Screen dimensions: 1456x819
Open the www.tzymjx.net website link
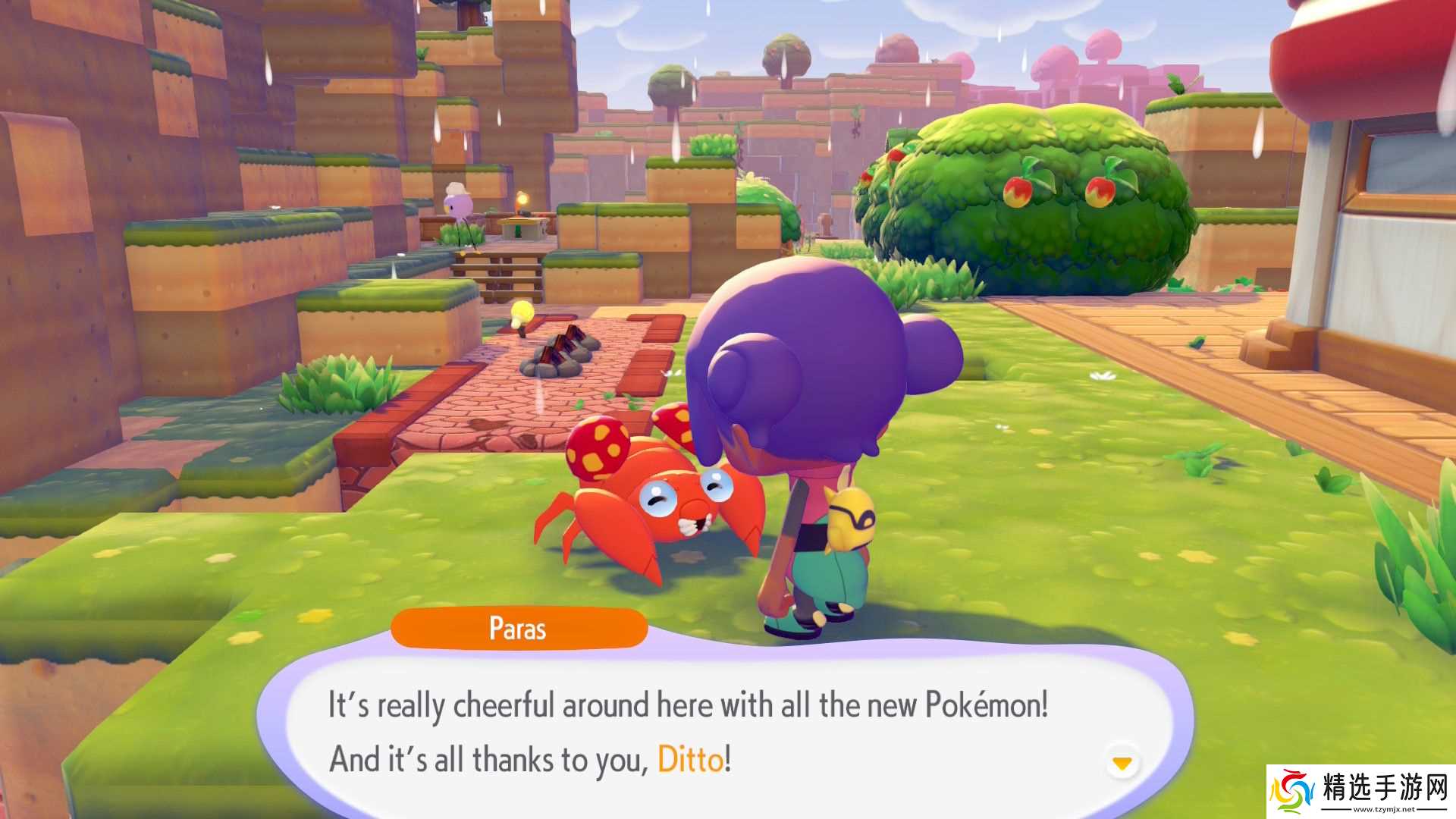[1385, 809]
